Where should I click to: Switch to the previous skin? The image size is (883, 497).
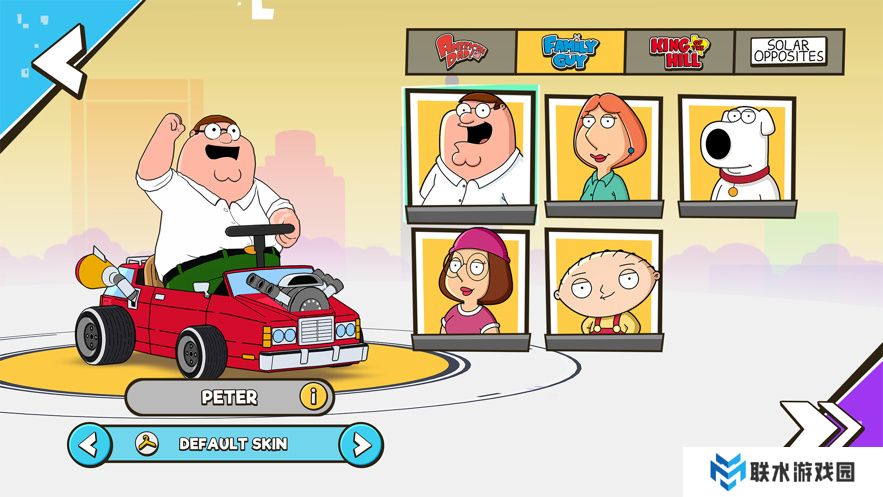click(x=90, y=443)
